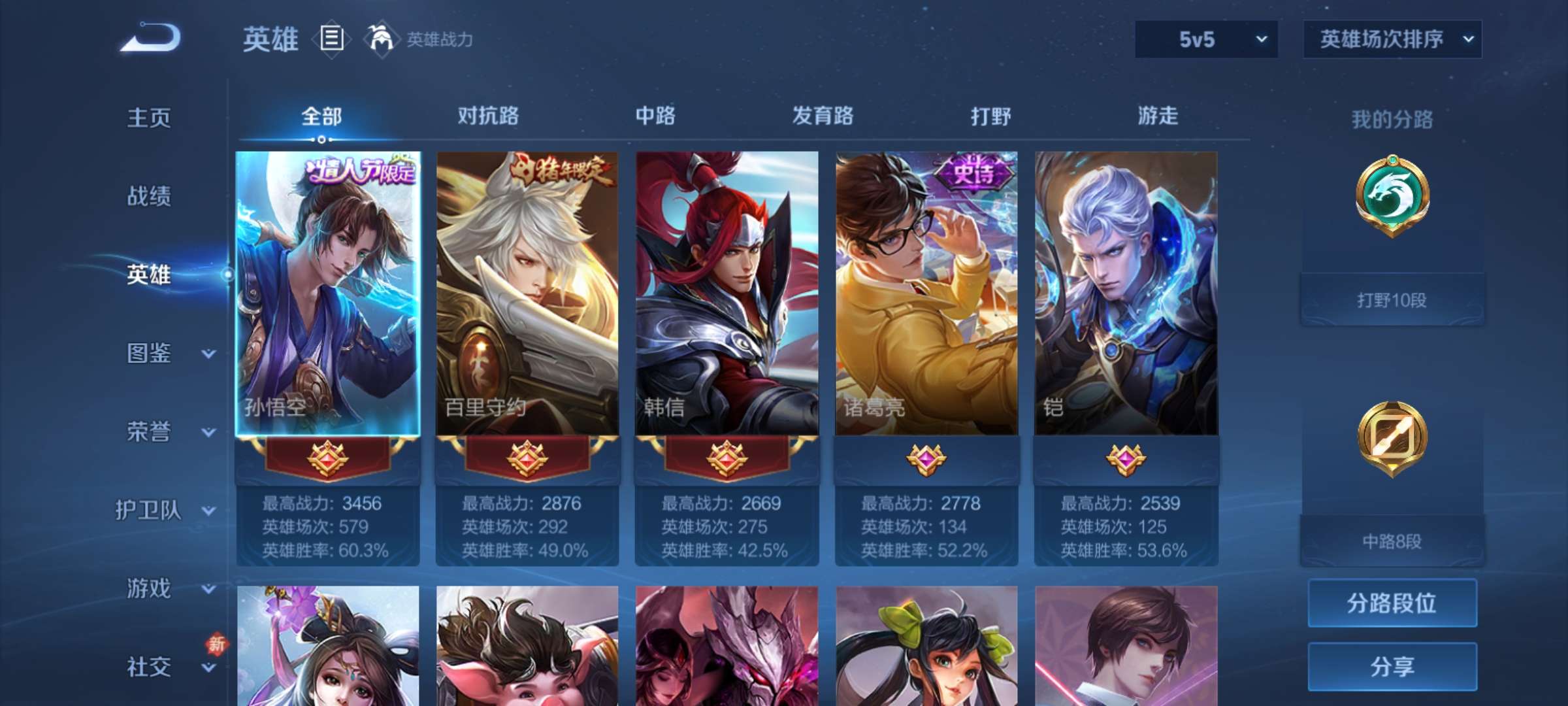1568x706 pixels.
Task: Switch to the 对抗路 tab
Action: (487, 116)
